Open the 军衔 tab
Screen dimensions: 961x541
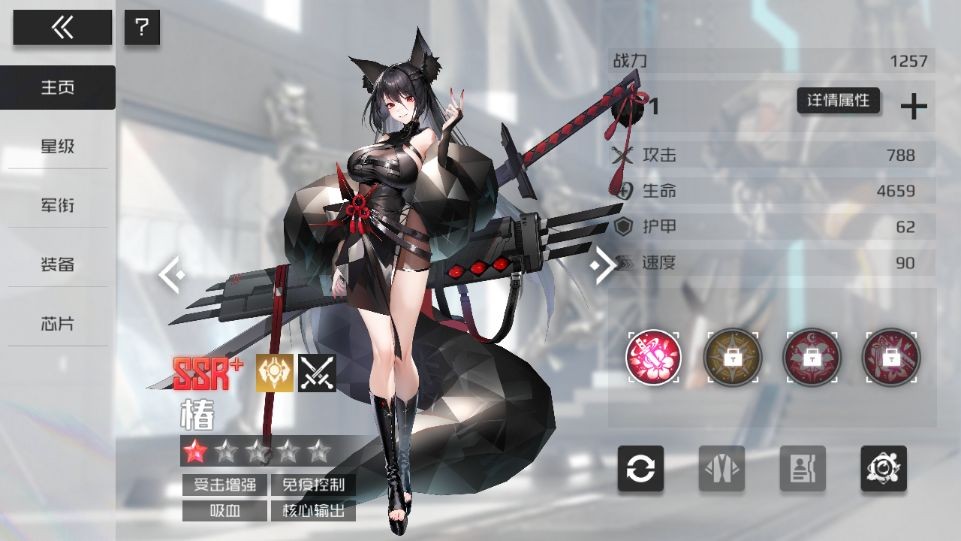coord(57,206)
